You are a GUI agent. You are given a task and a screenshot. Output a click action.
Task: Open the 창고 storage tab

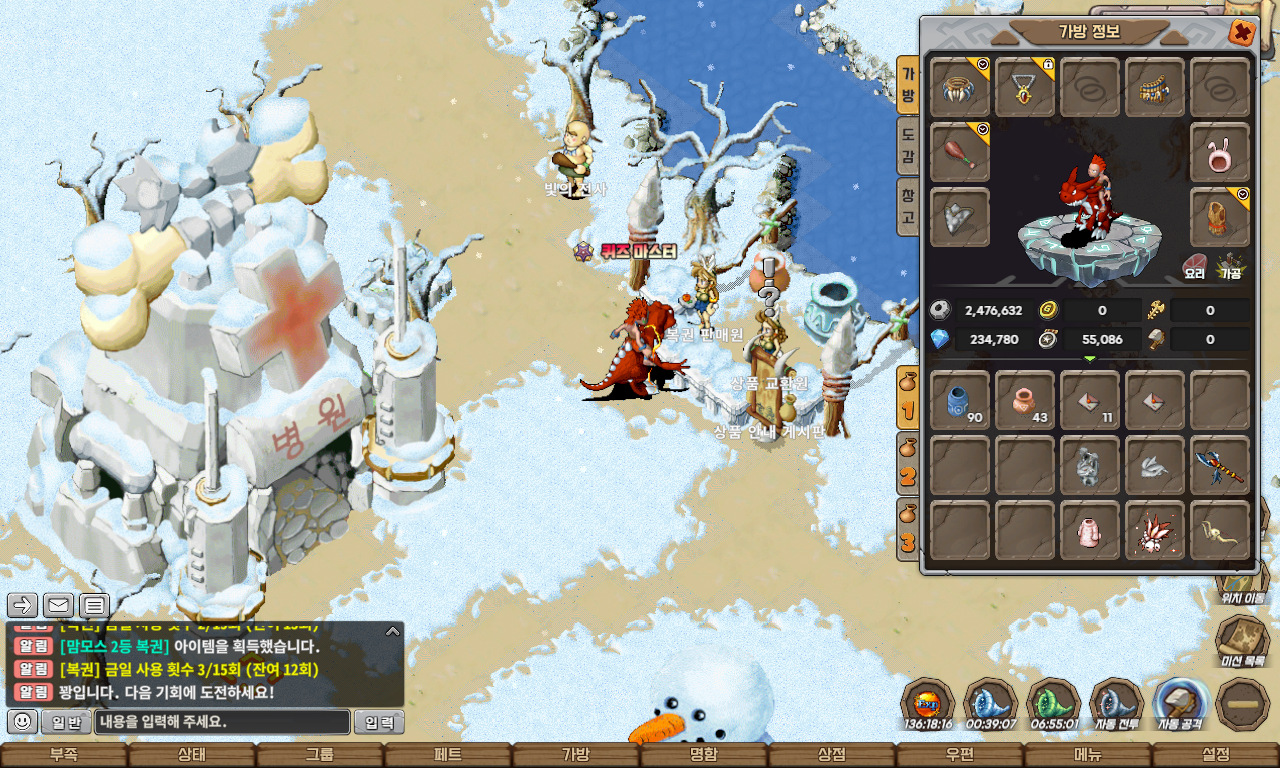tap(907, 207)
